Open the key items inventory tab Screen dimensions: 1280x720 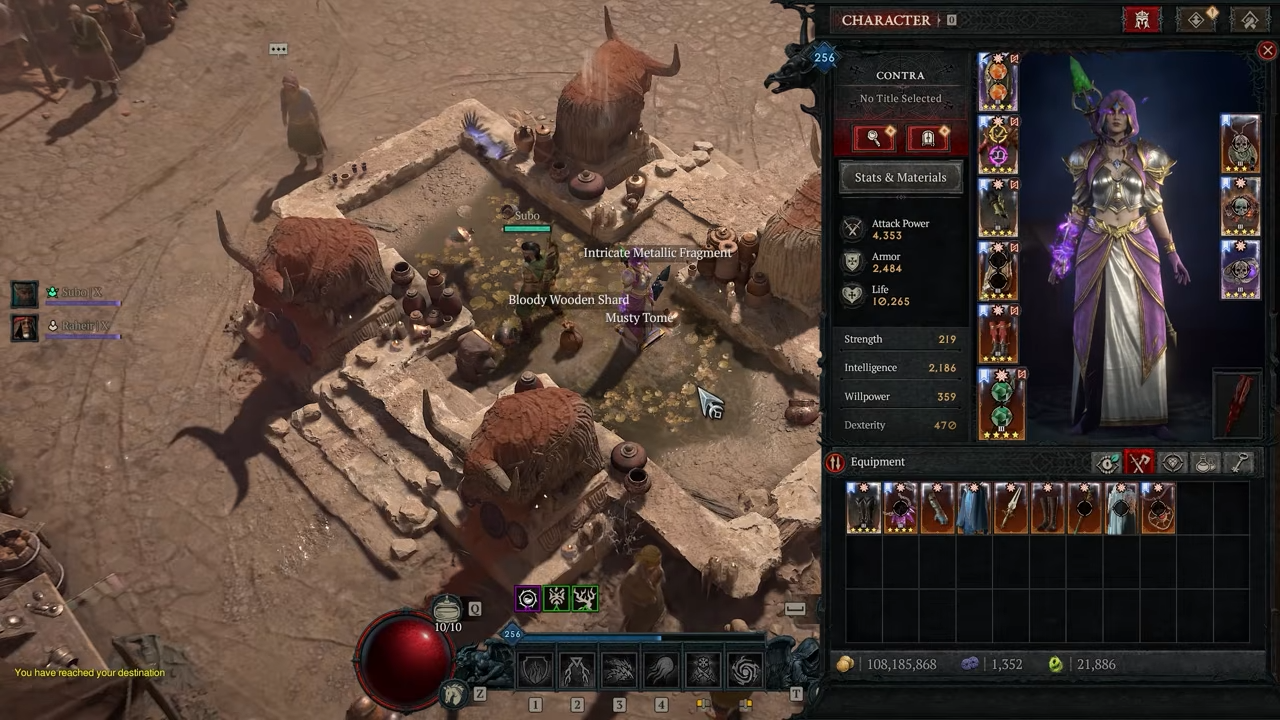(x=1240, y=462)
